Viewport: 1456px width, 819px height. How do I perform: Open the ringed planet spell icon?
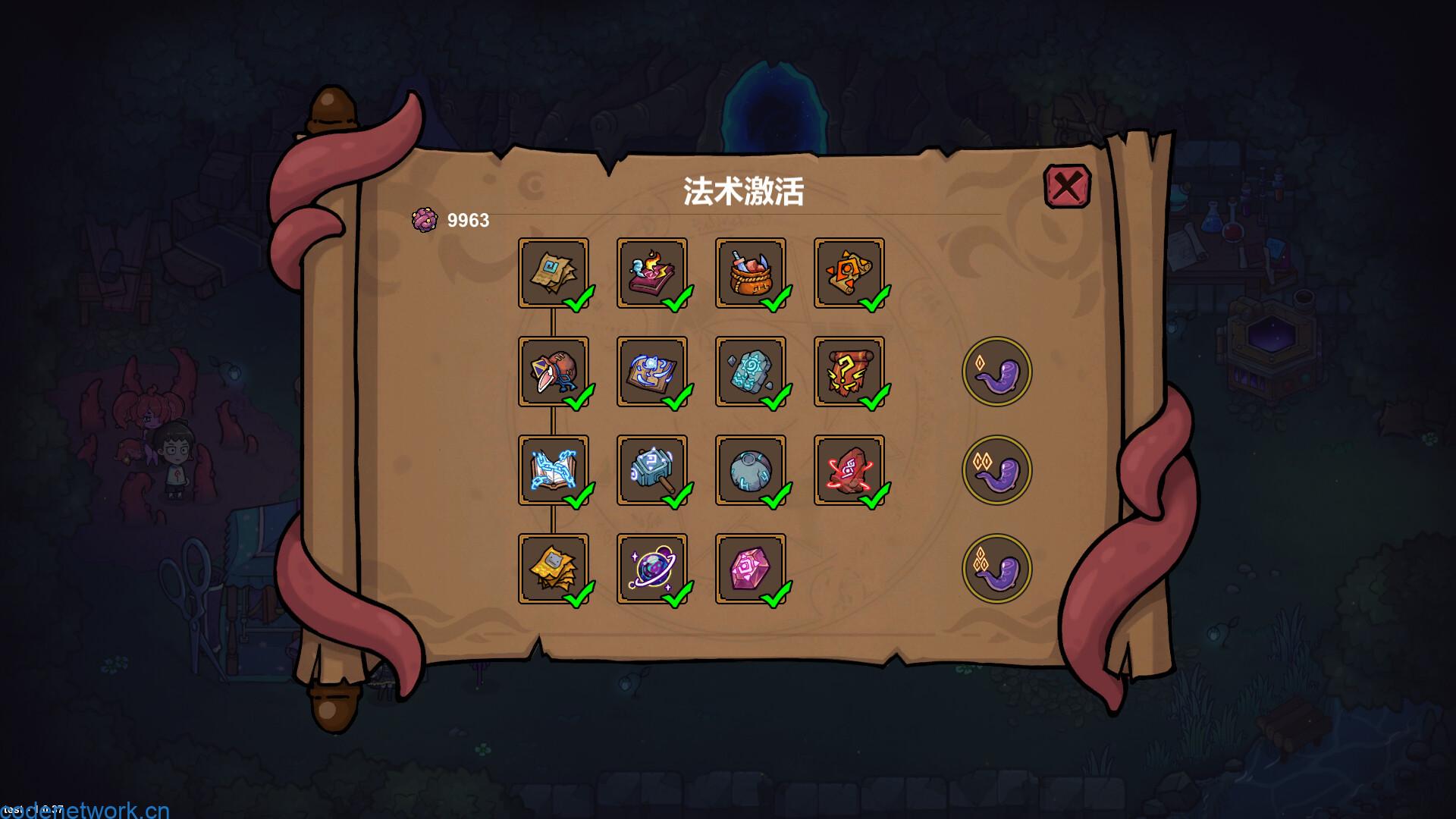(x=654, y=569)
